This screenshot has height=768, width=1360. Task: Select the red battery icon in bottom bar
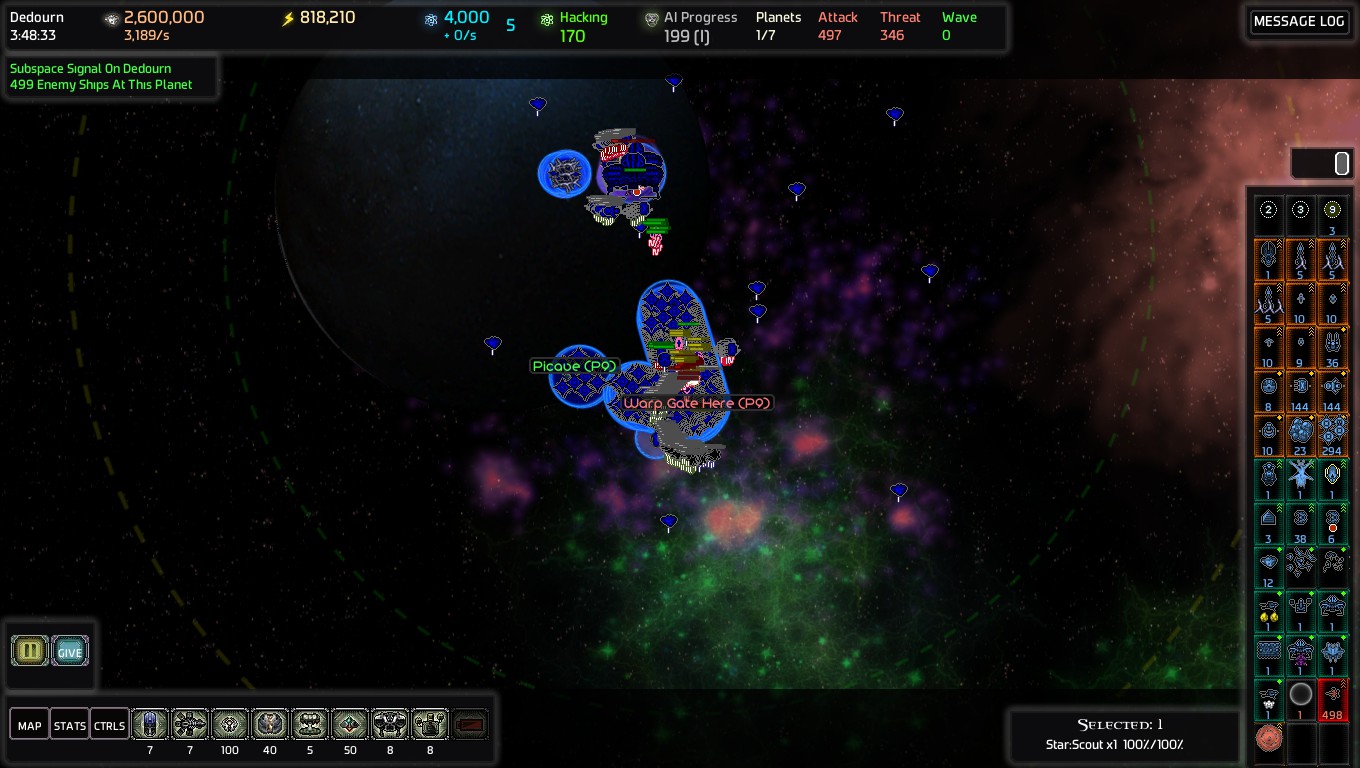tap(470, 724)
